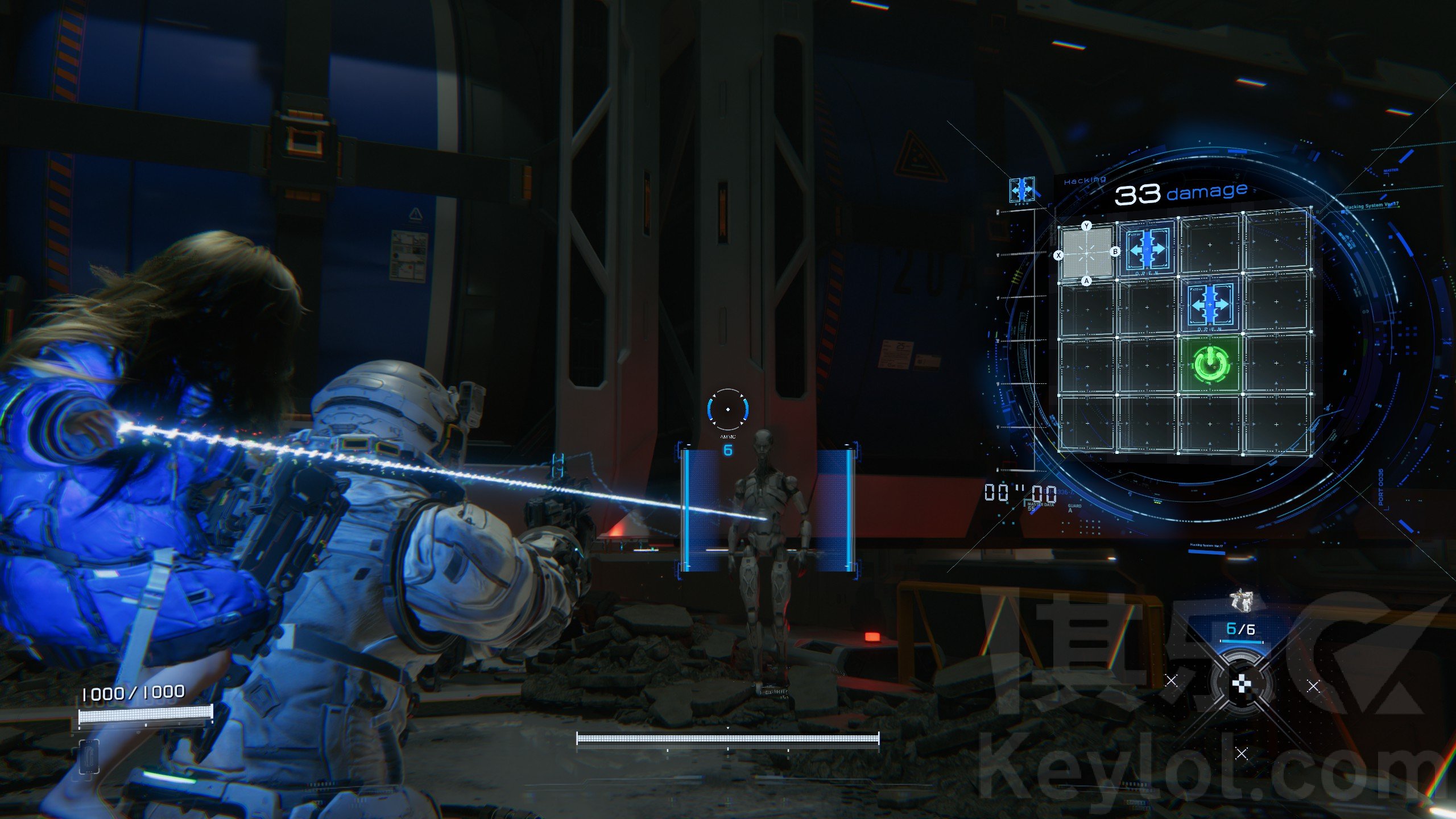Choose the blue arrow tile above the green node
The image size is (1456, 819).
pyautogui.click(x=1210, y=305)
